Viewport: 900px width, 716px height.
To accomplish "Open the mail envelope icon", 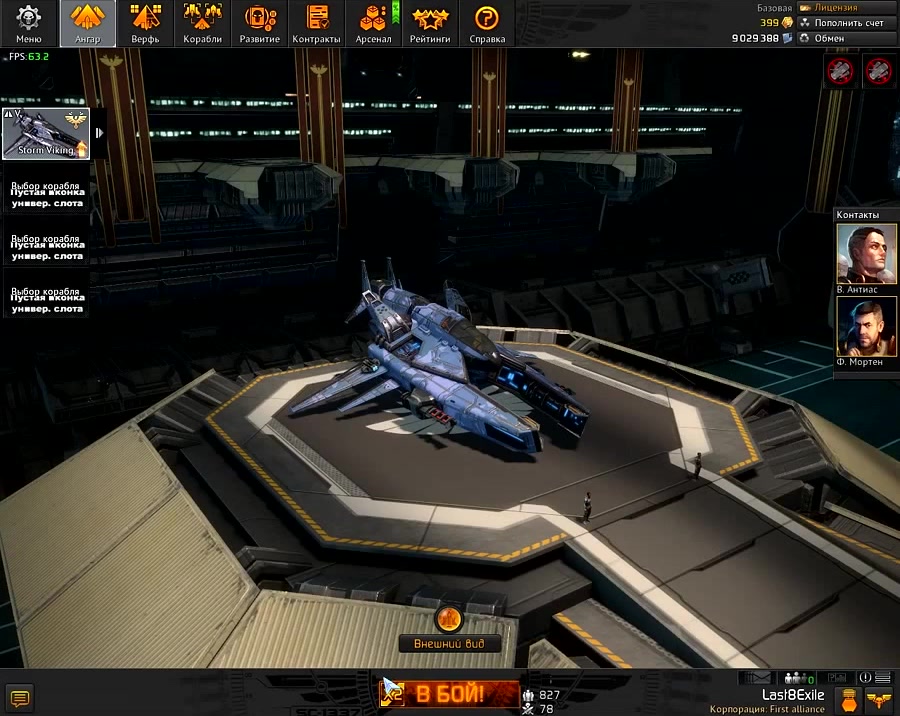I will click(760, 678).
